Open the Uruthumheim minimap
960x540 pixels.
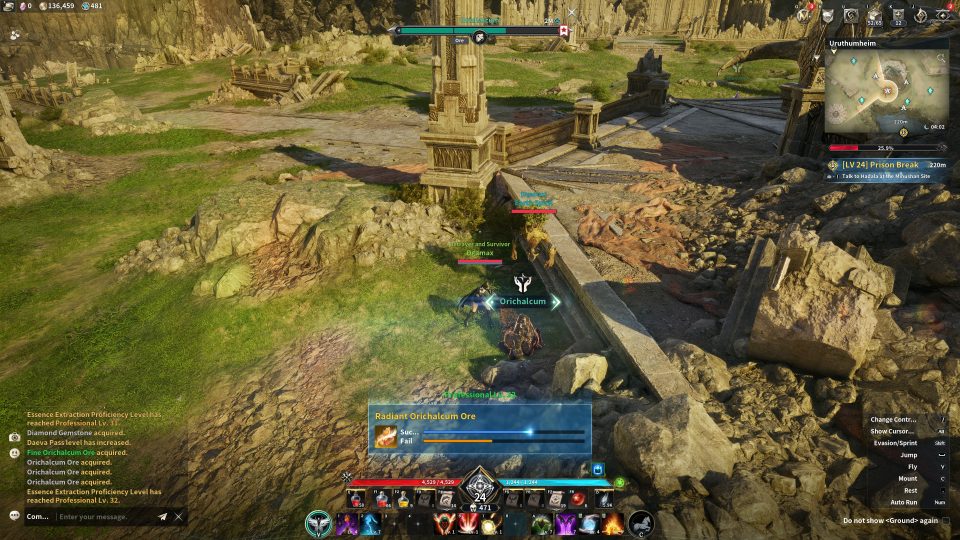(x=886, y=95)
